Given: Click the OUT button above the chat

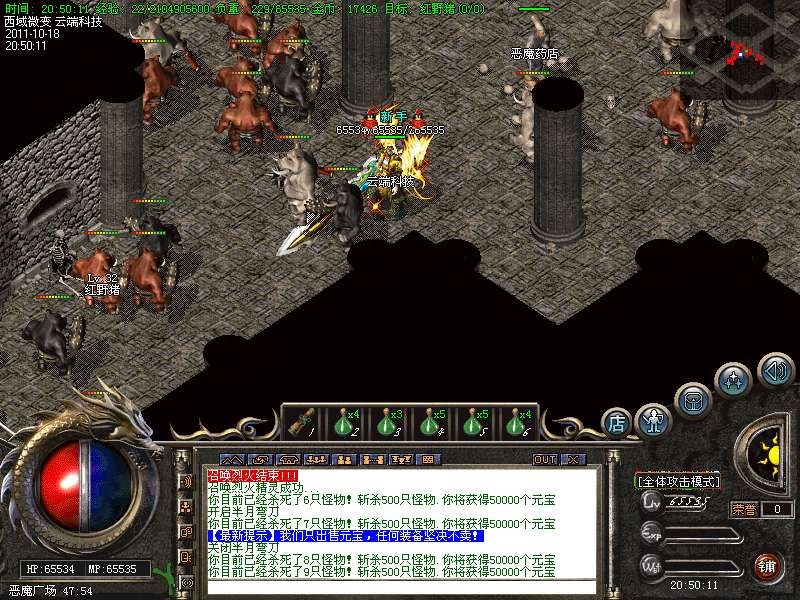Looking at the screenshot, I should (545, 459).
